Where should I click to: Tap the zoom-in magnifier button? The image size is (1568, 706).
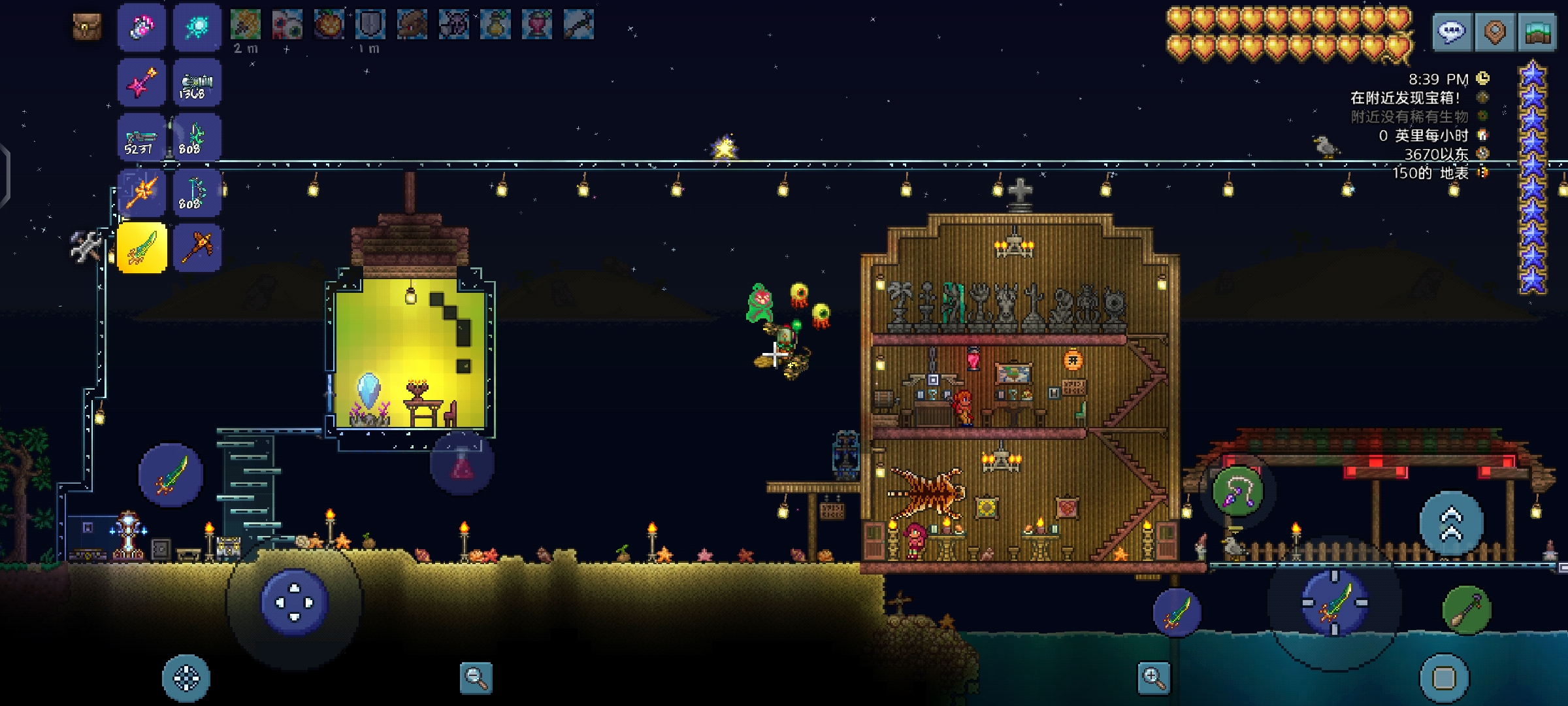[1153, 677]
